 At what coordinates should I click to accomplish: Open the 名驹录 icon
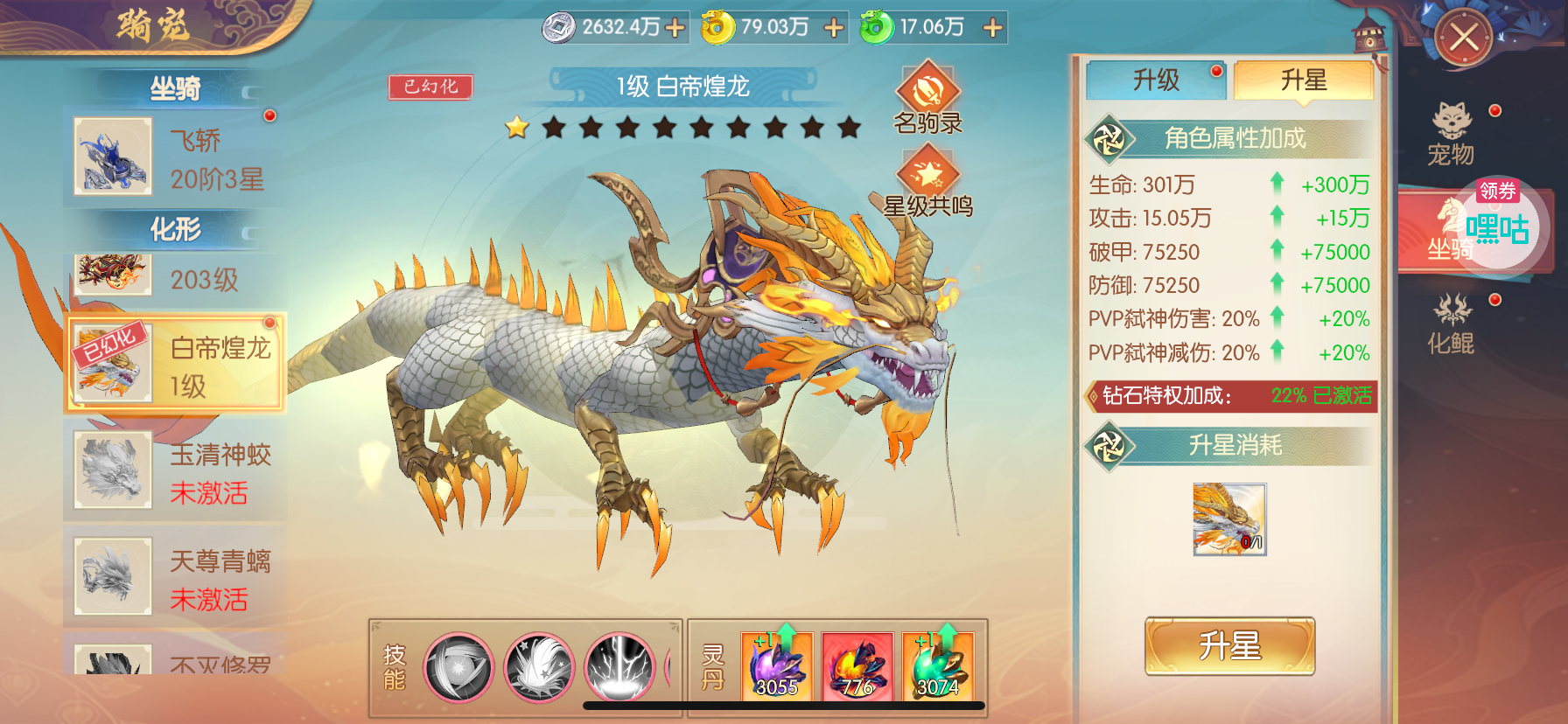[x=927, y=98]
